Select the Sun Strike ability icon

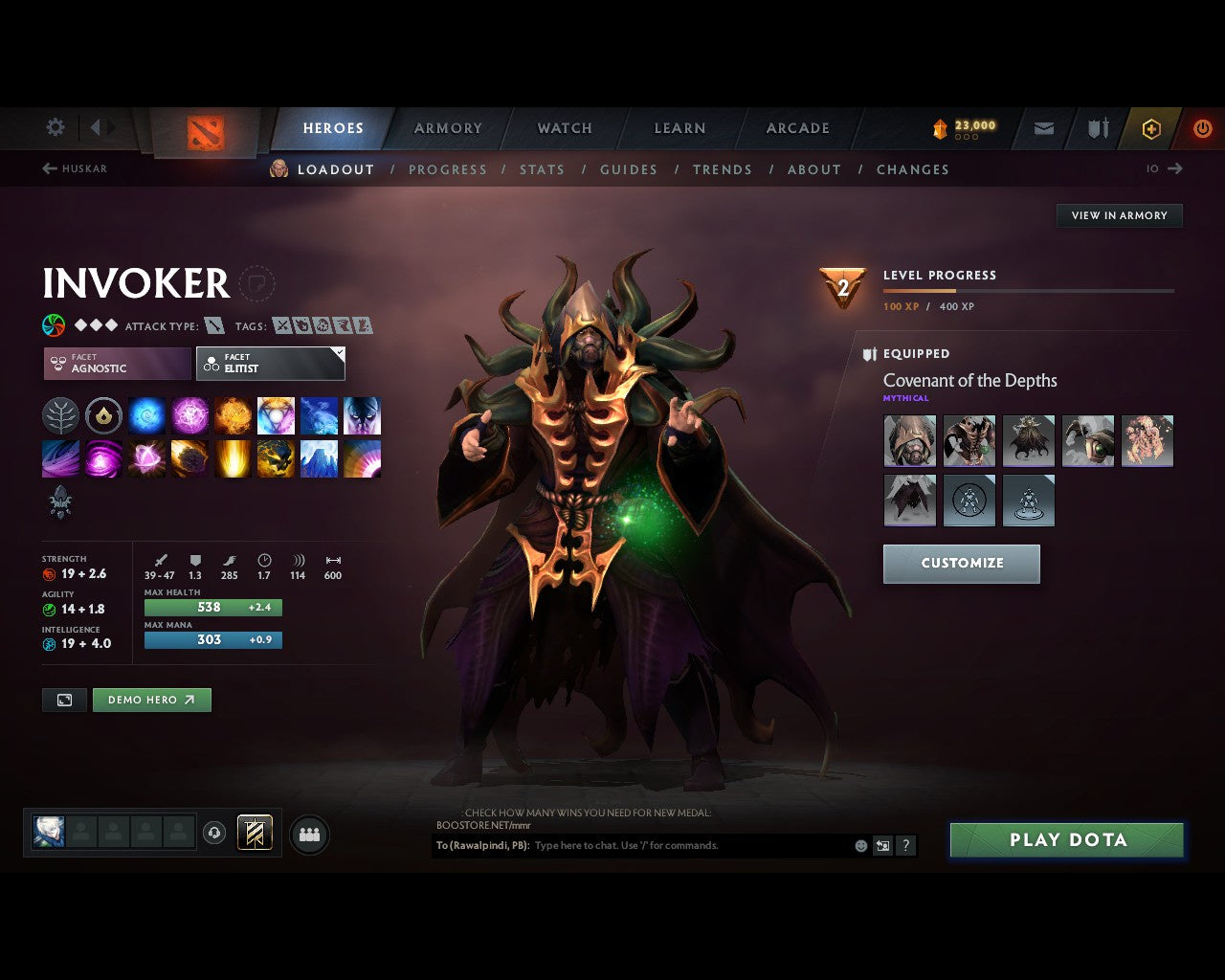(x=233, y=458)
